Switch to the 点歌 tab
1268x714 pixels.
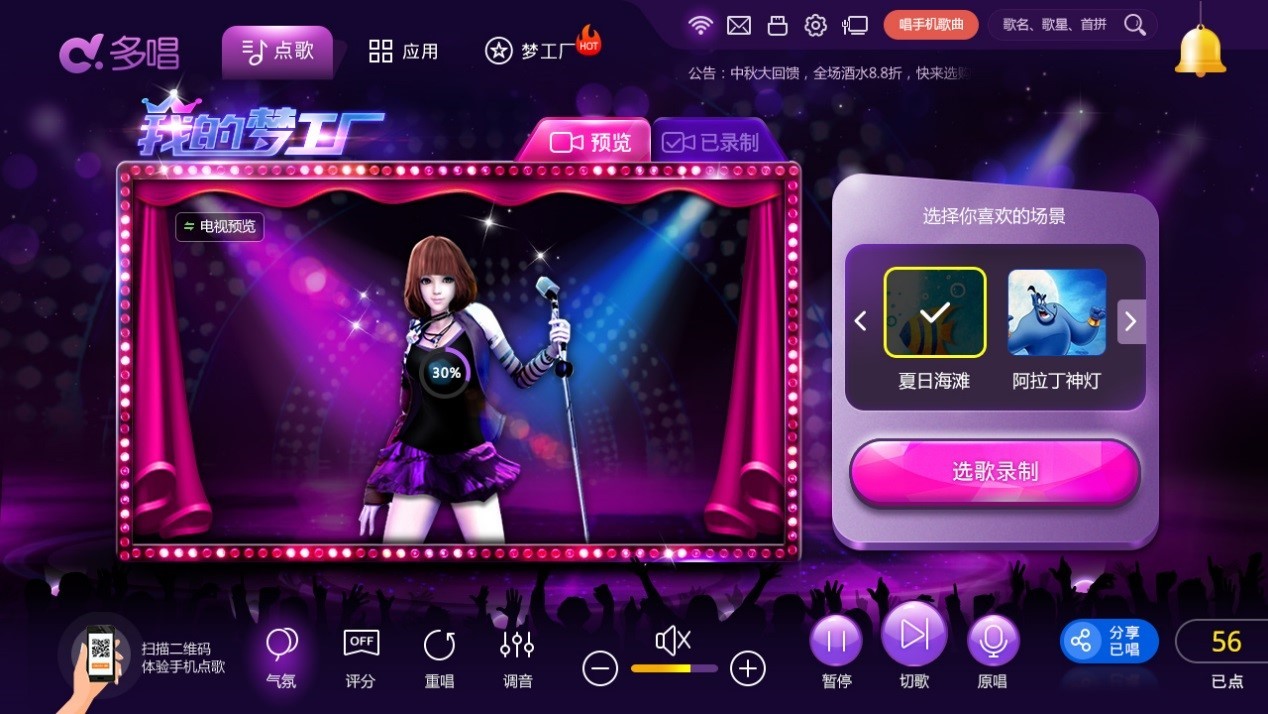coord(277,51)
